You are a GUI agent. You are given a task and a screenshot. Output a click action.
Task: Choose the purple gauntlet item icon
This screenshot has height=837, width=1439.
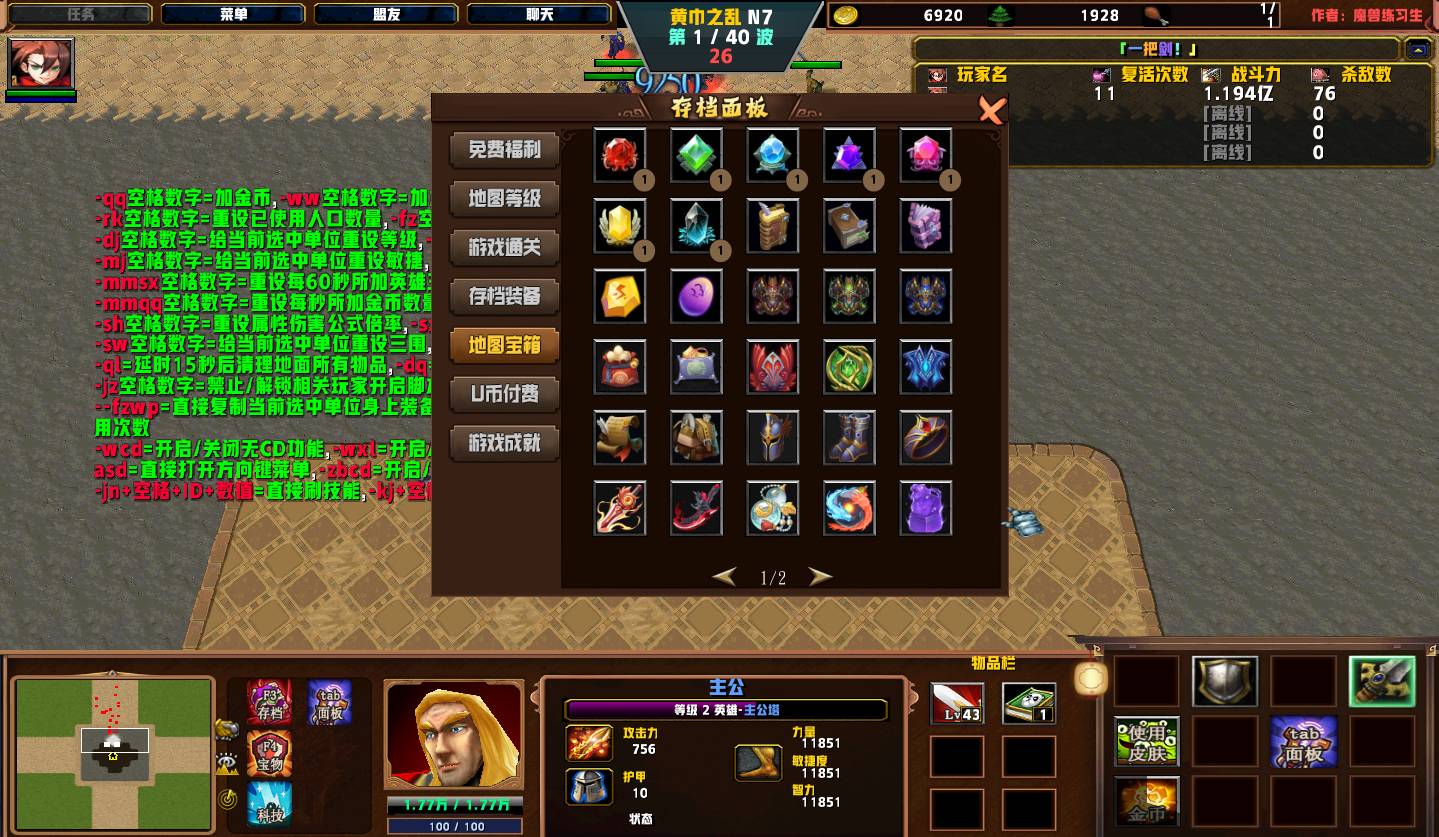coord(925,508)
